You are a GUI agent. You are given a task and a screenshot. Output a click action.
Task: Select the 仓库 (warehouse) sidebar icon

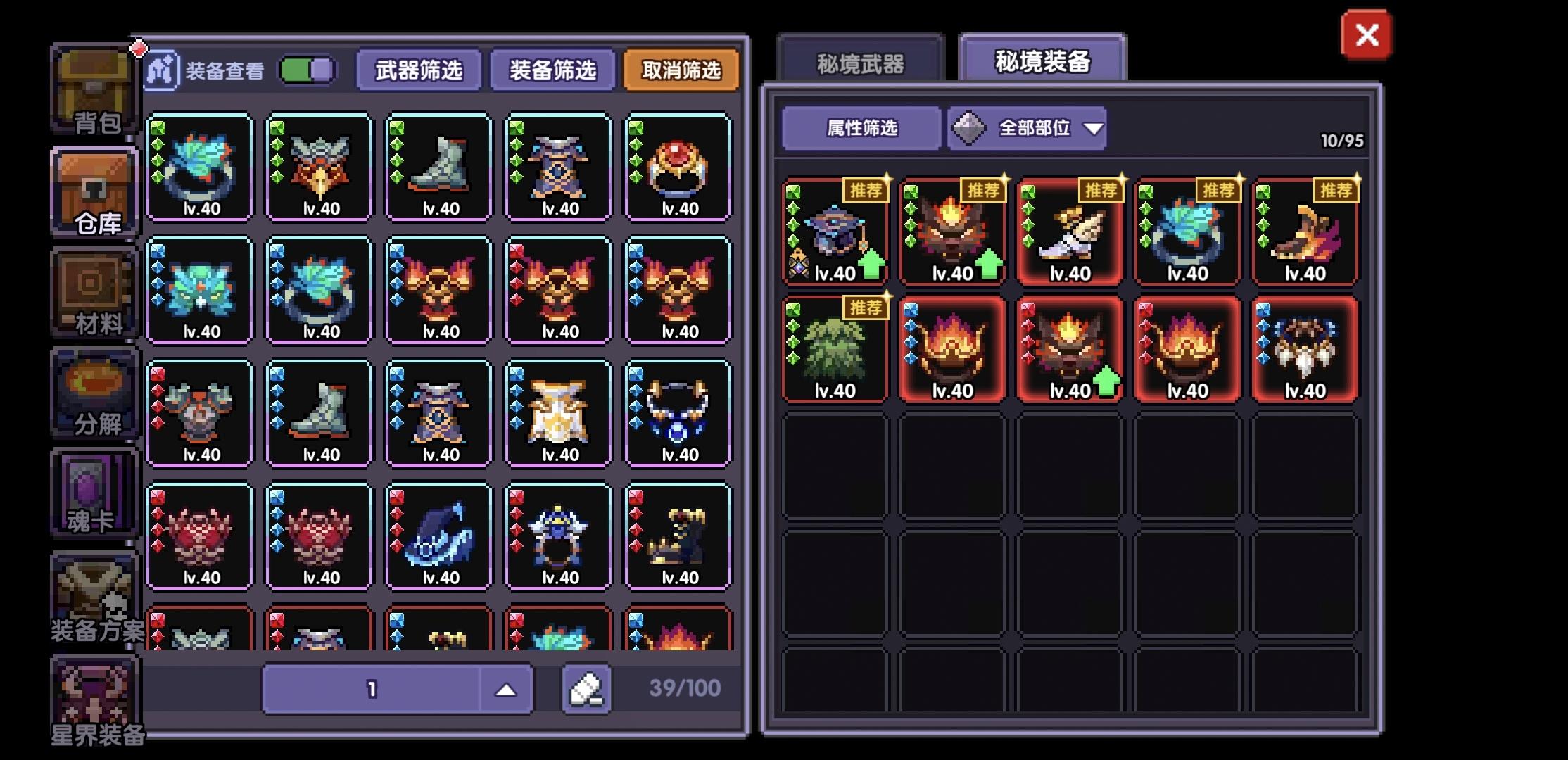click(95, 190)
